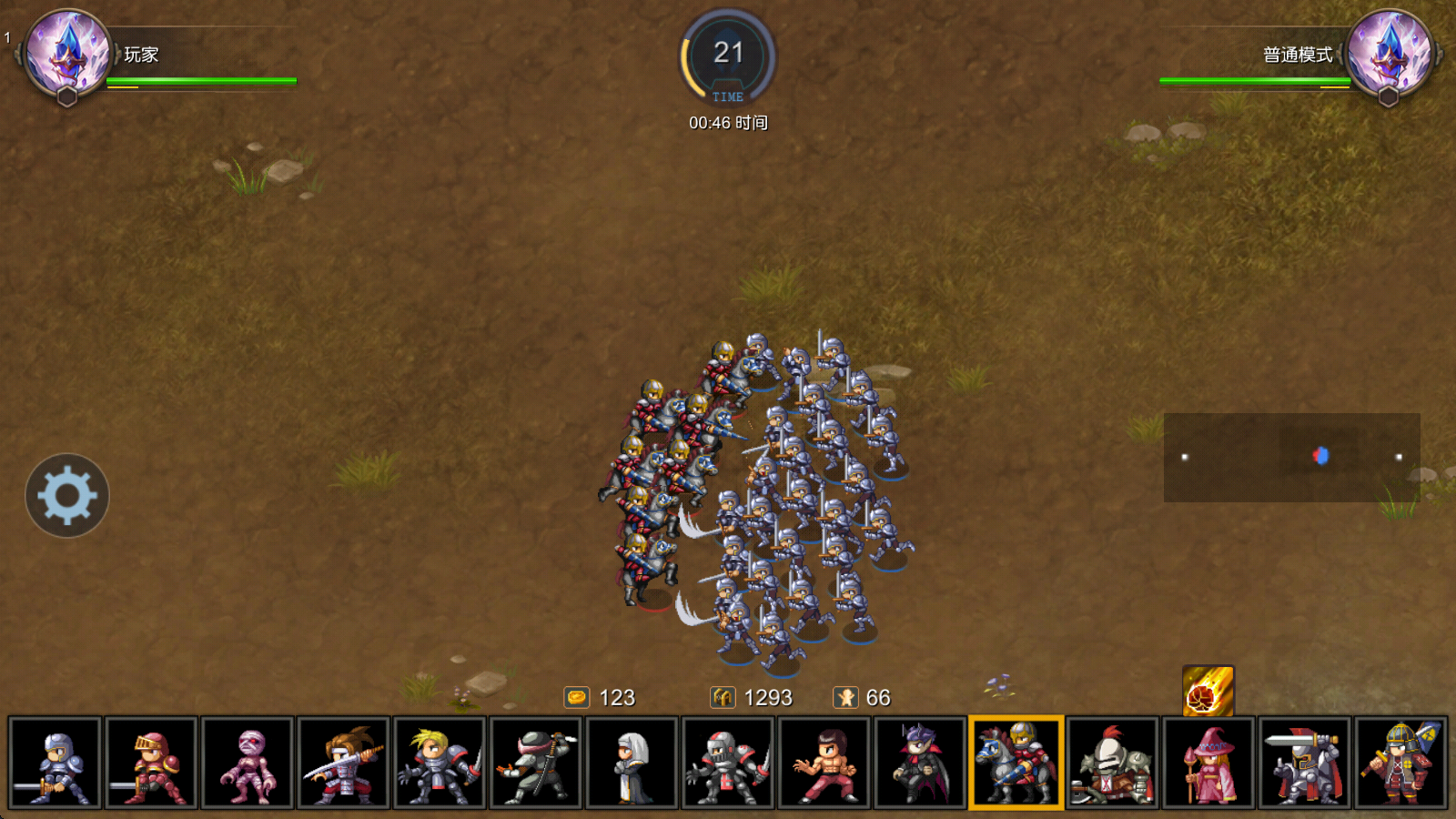This screenshot has width=1456, height=819.
Task: Click the player's crystal portrait
Action: (68, 53)
